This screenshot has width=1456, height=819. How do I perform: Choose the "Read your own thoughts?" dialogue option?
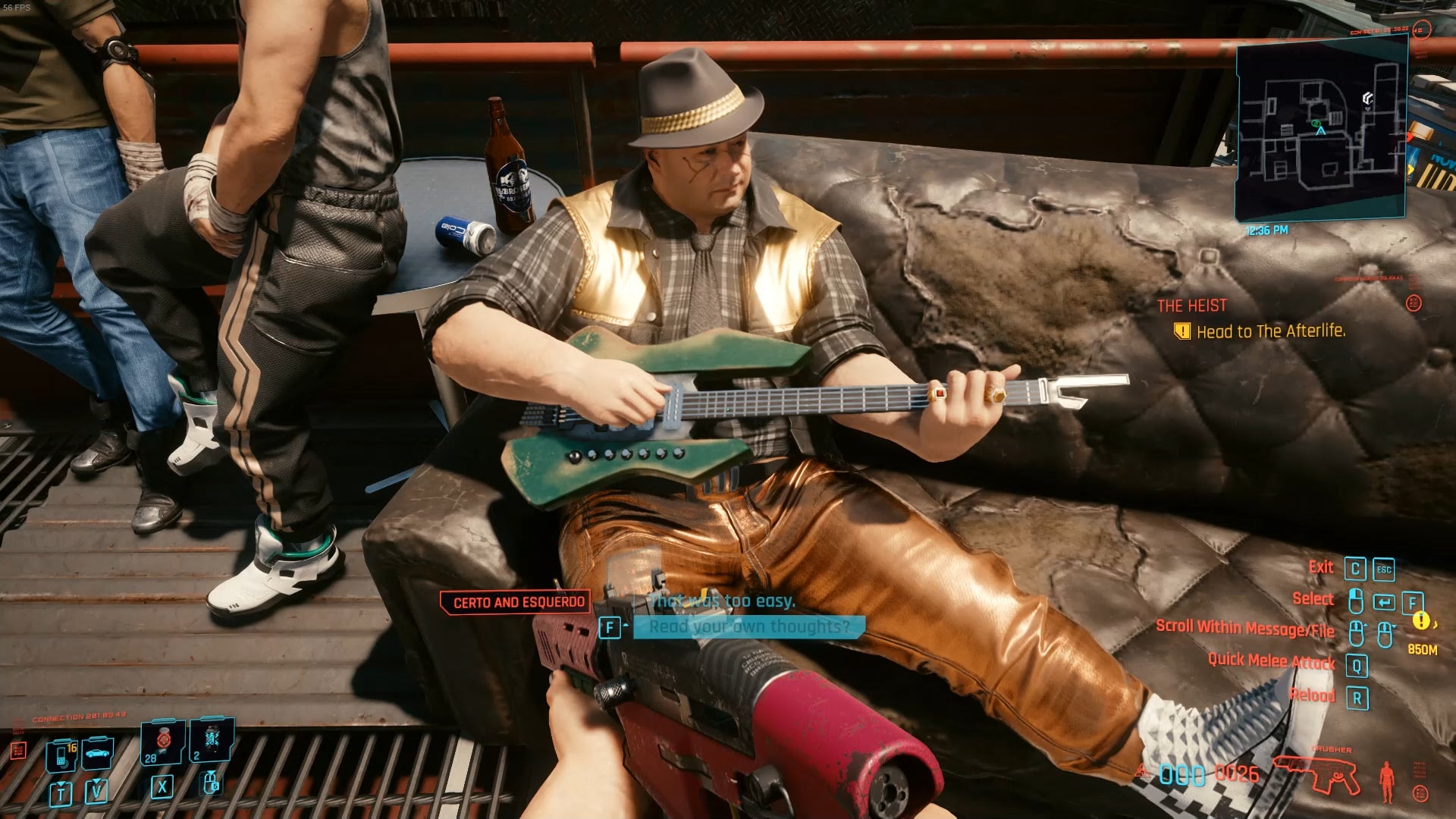point(749,626)
